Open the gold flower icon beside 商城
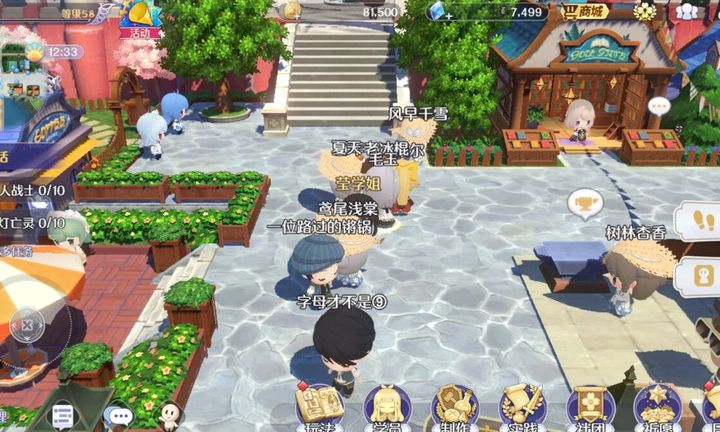 tap(647, 12)
